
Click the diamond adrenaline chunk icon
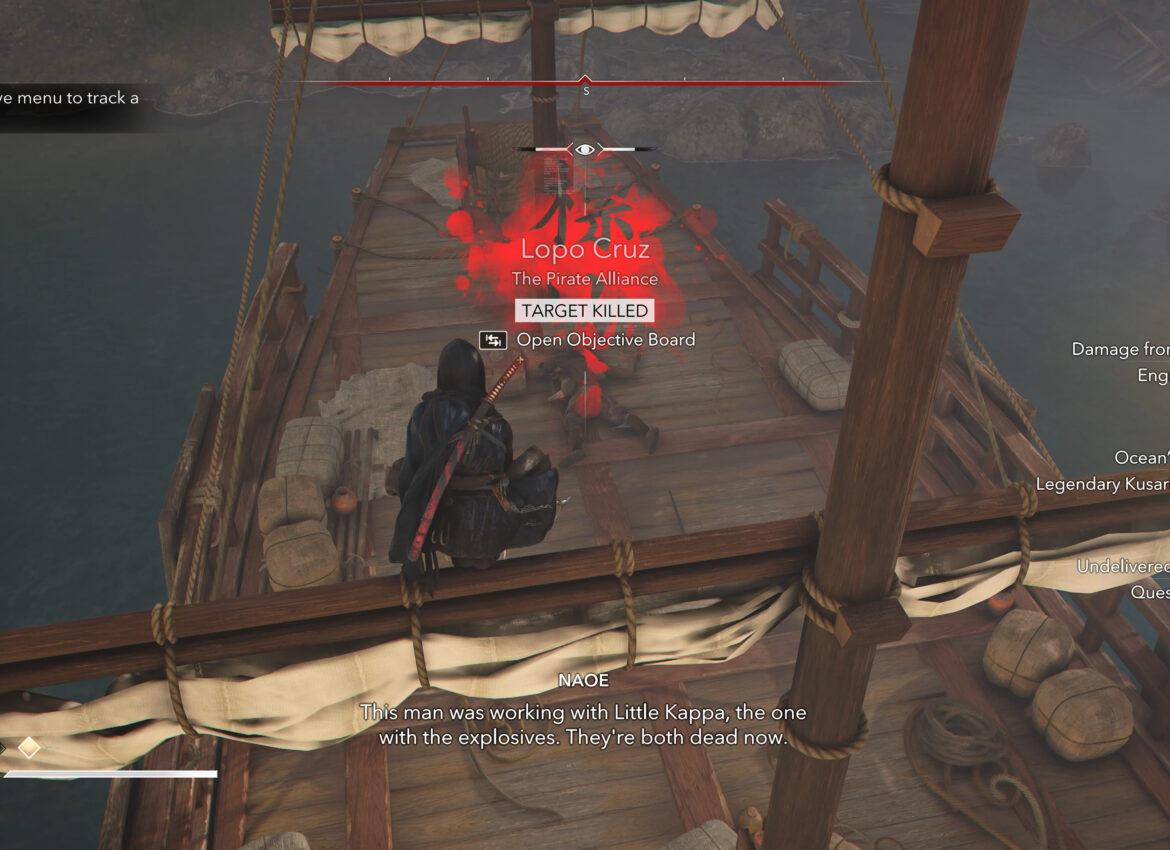(29, 747)
